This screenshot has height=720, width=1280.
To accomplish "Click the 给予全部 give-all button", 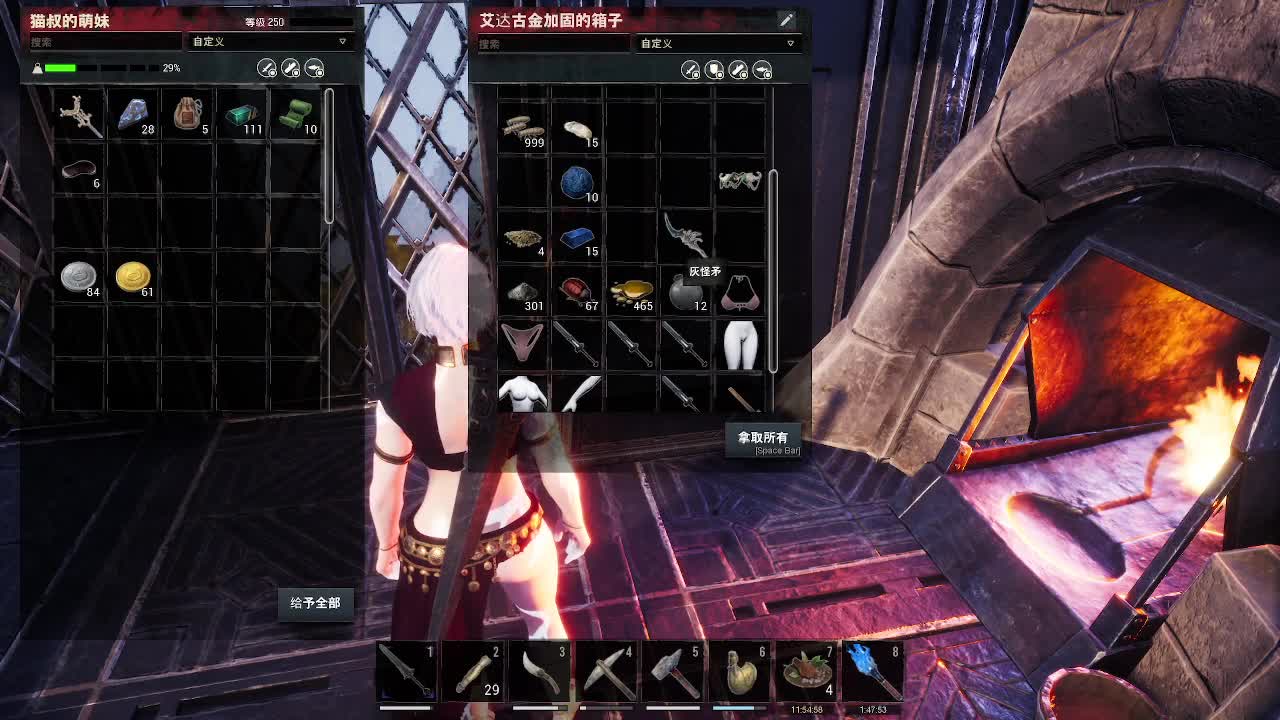I will (315, 603).
